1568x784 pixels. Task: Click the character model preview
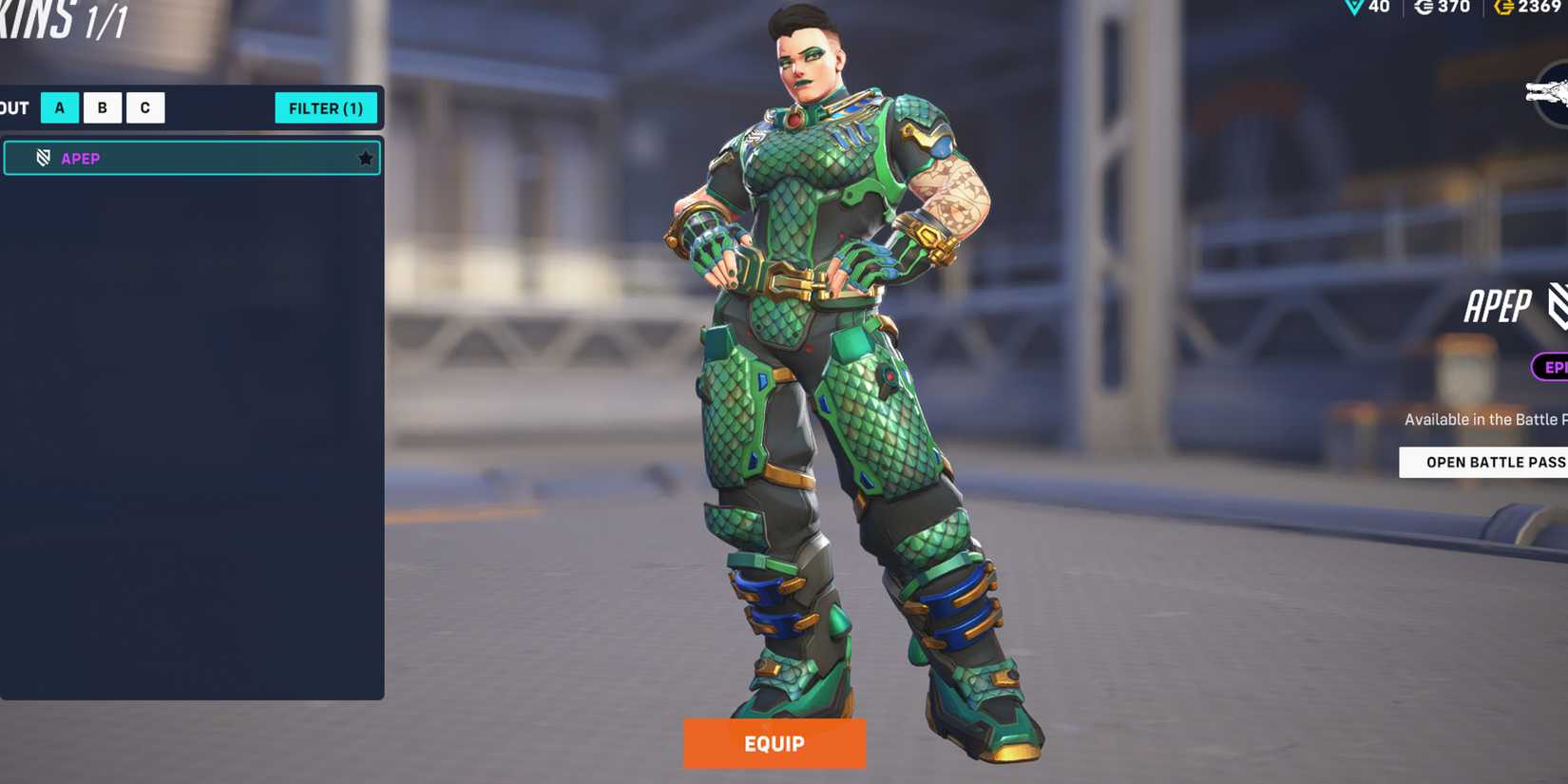click(x=836, y=380)
